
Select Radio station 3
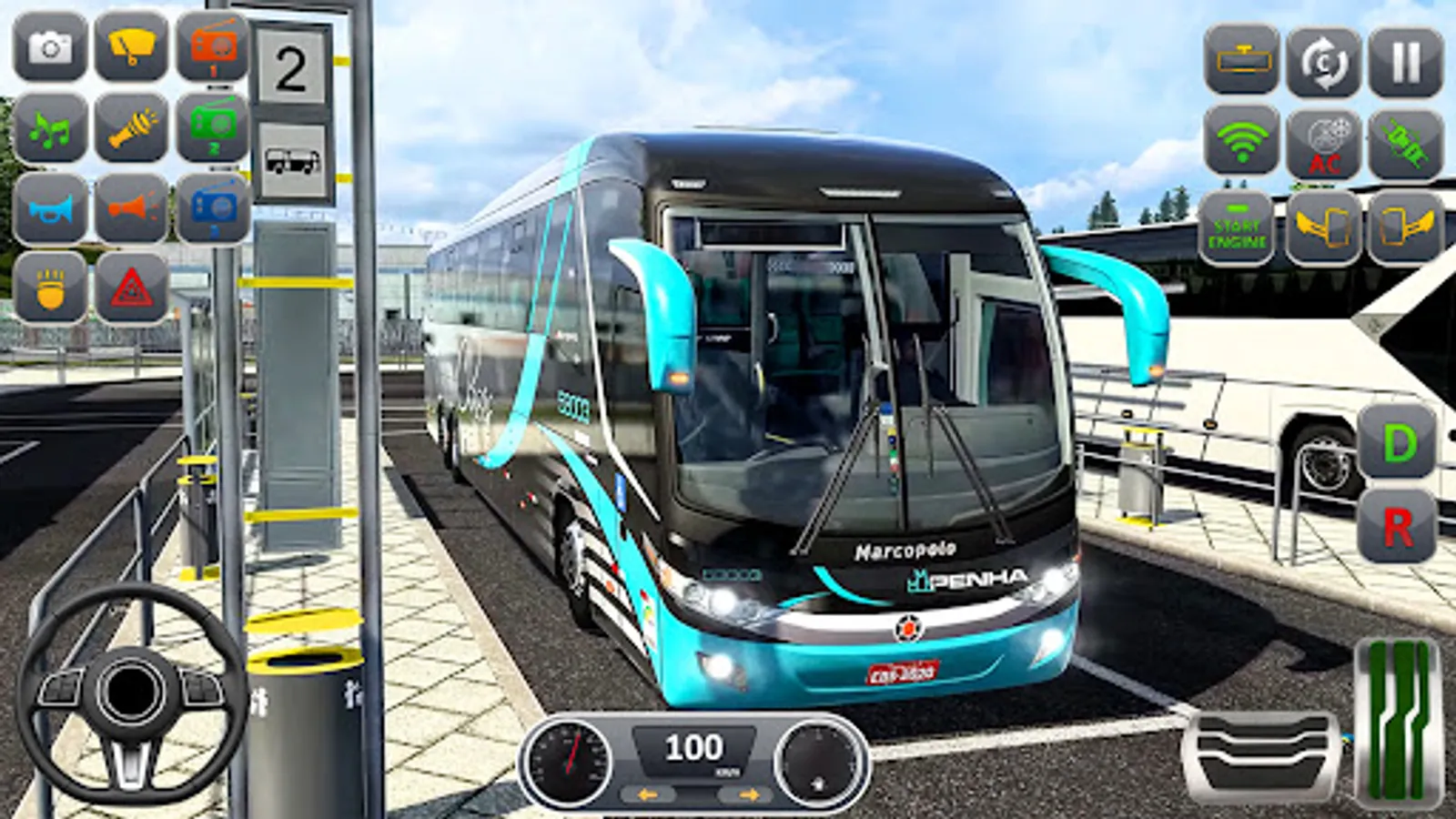210,209
